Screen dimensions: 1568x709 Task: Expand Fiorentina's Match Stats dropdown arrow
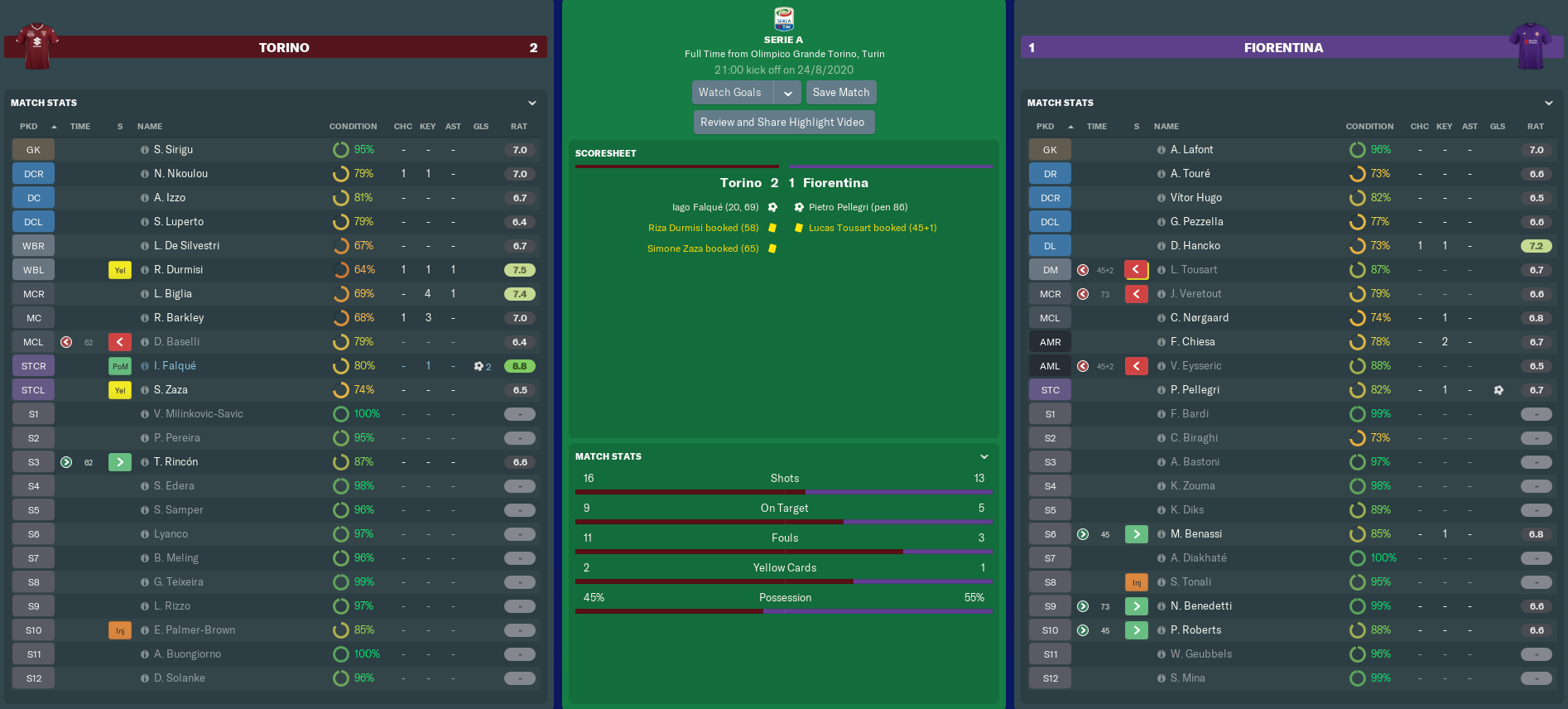click(1549, 103)
